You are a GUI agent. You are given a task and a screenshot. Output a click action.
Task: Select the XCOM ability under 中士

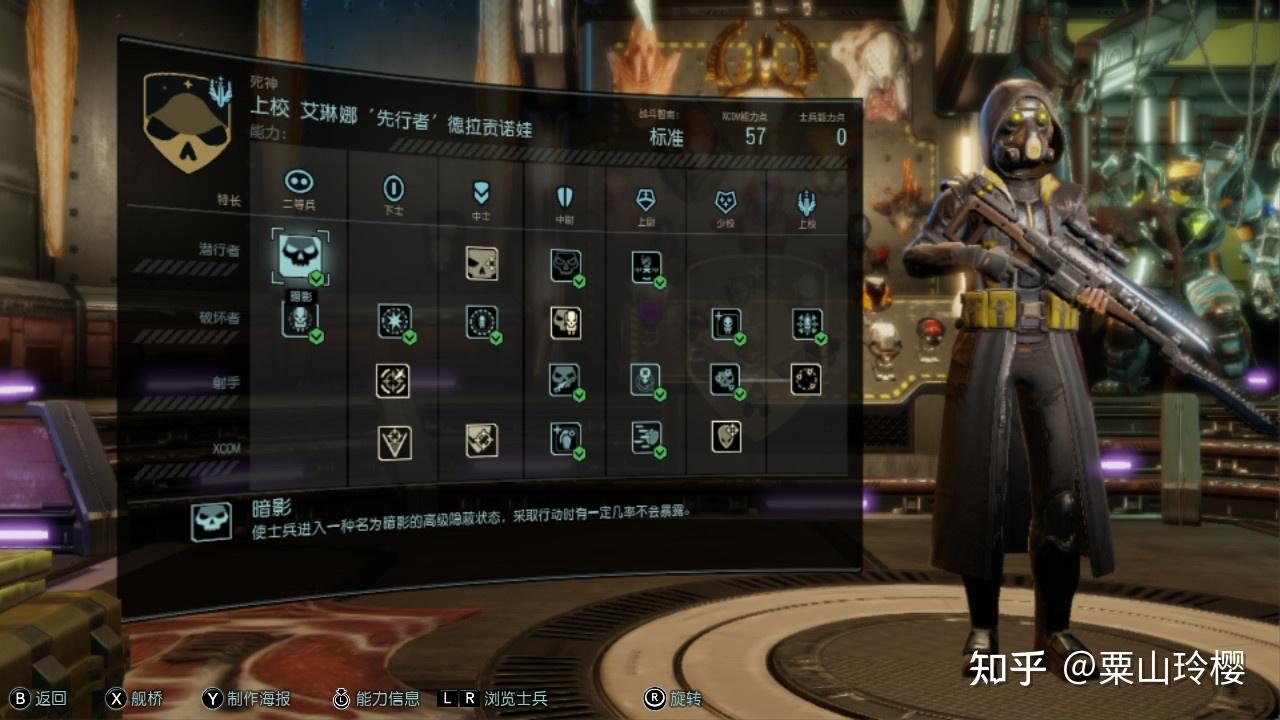click(482, 440)
